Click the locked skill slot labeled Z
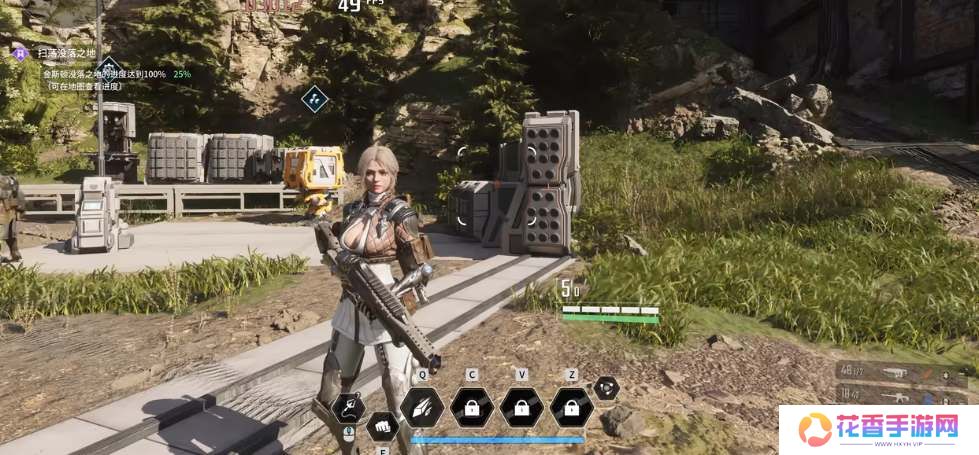979x455 pixels. [571, 407]
